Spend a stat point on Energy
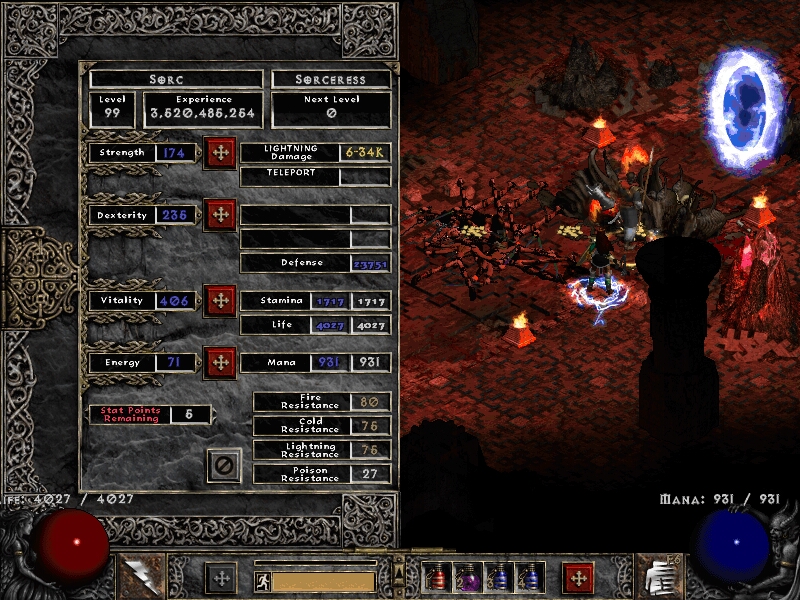Viewport: 800px width, 600px height. click(x=220, y=362)
